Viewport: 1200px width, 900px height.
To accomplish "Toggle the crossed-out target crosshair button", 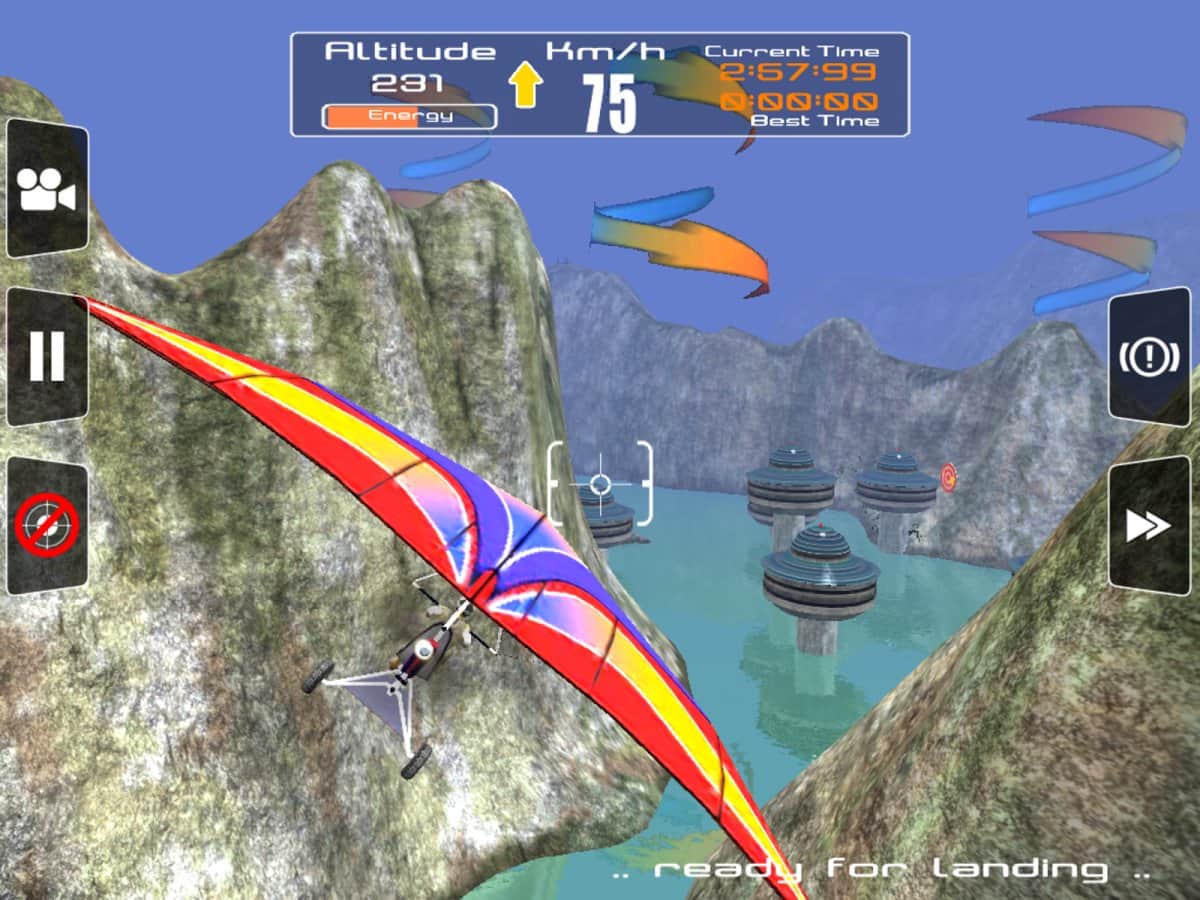I will (x=47, y=526).
